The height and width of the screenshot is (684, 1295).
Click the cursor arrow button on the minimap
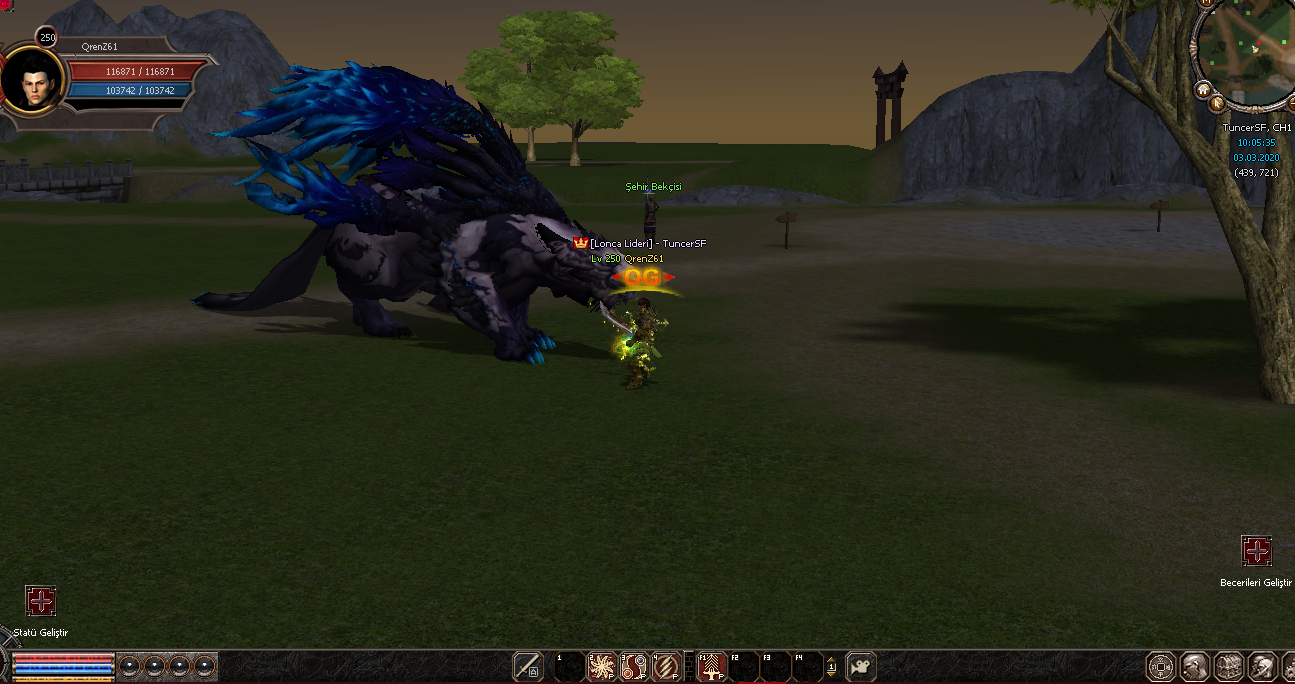(x=1217, y=102)
